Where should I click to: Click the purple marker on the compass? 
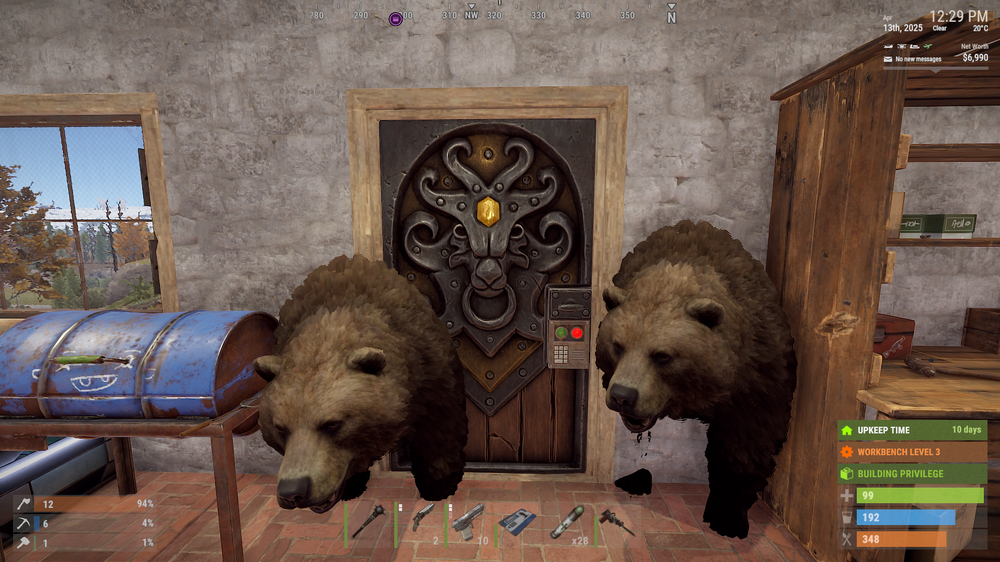(395, 18)
